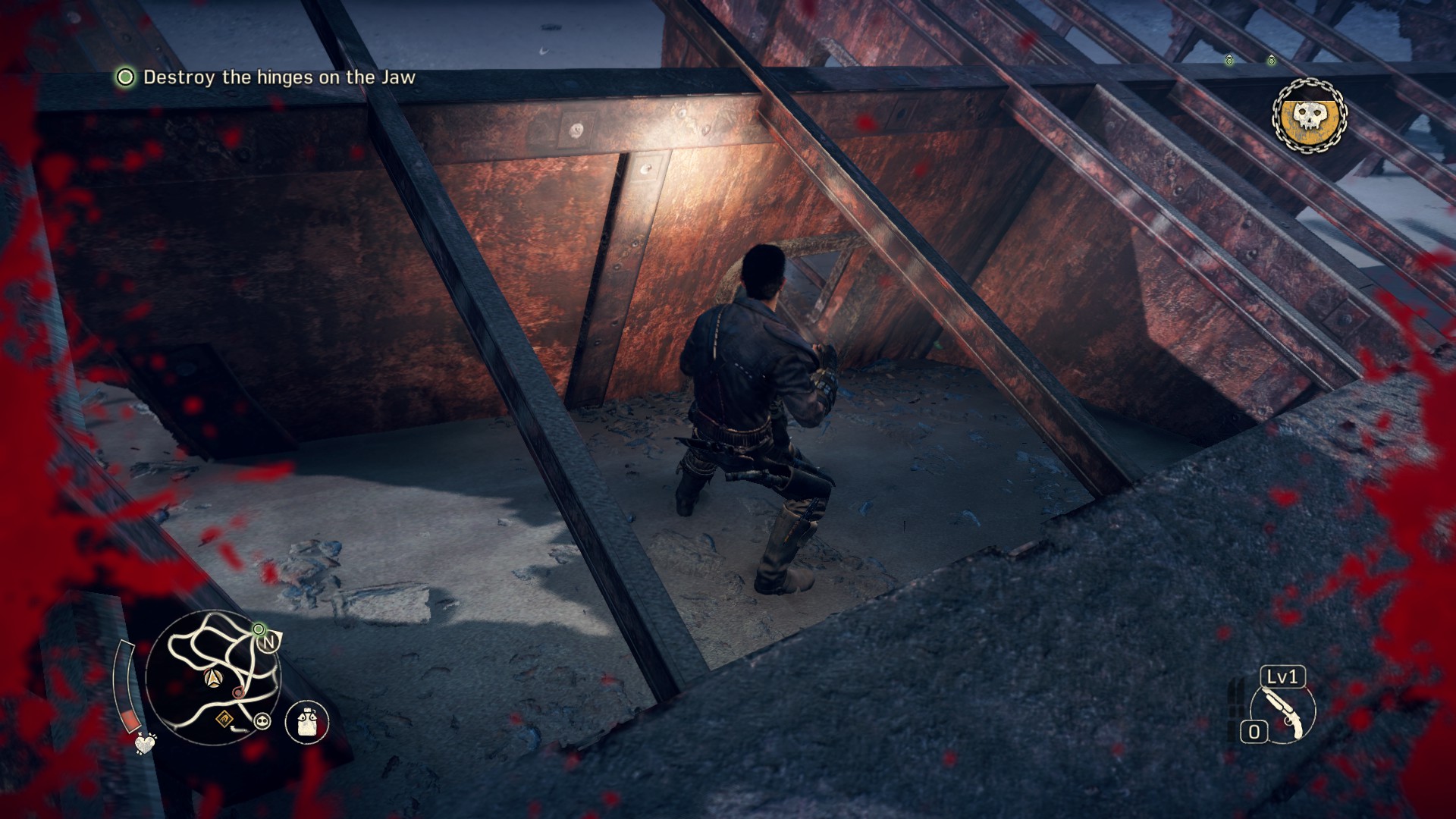Click the green objective marker on the minimap
The width and height of the screenshot is (1456, 819).
point(259,629)
